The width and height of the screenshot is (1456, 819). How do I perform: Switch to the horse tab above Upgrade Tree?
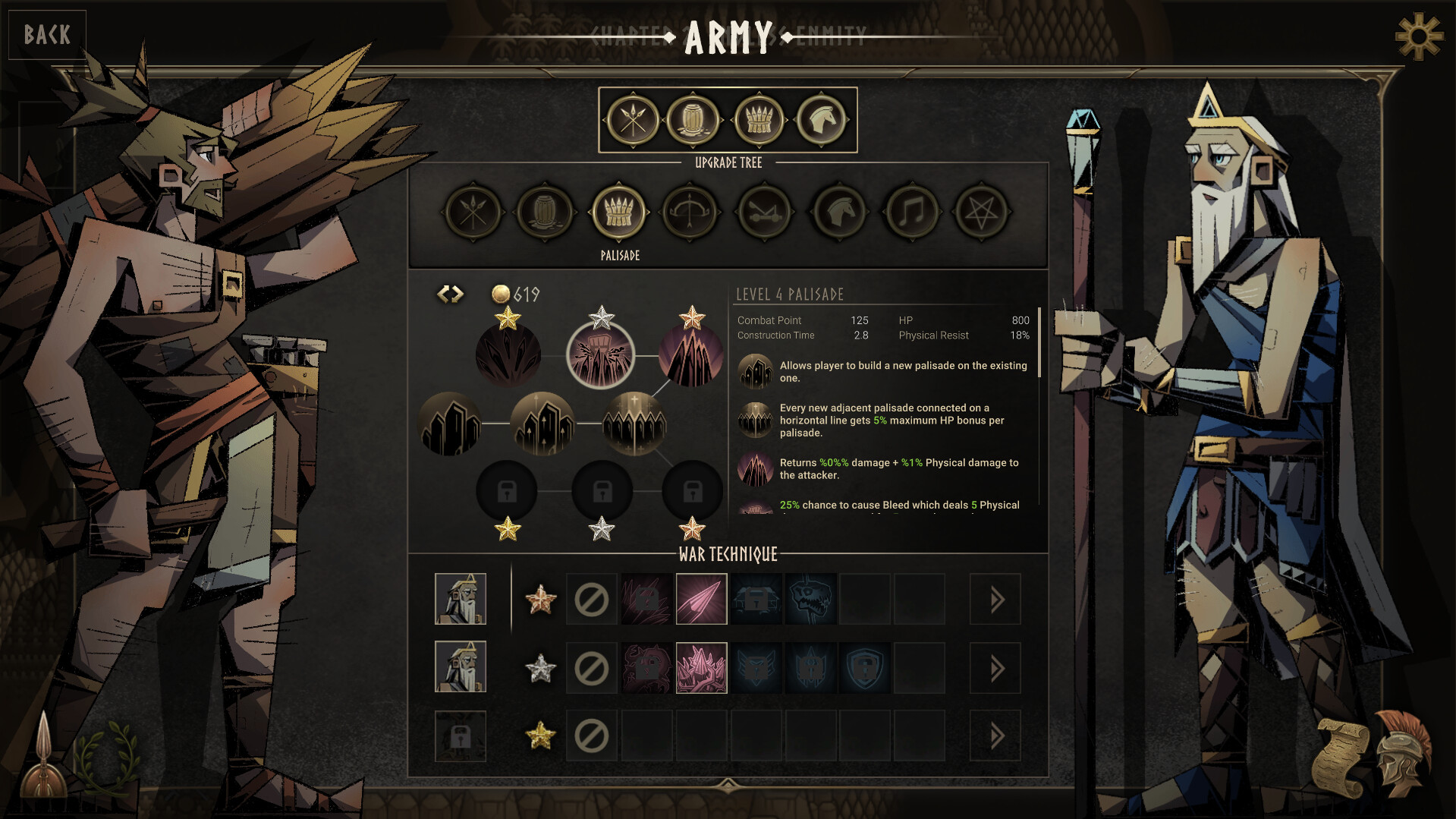click(x=822, y=119)
